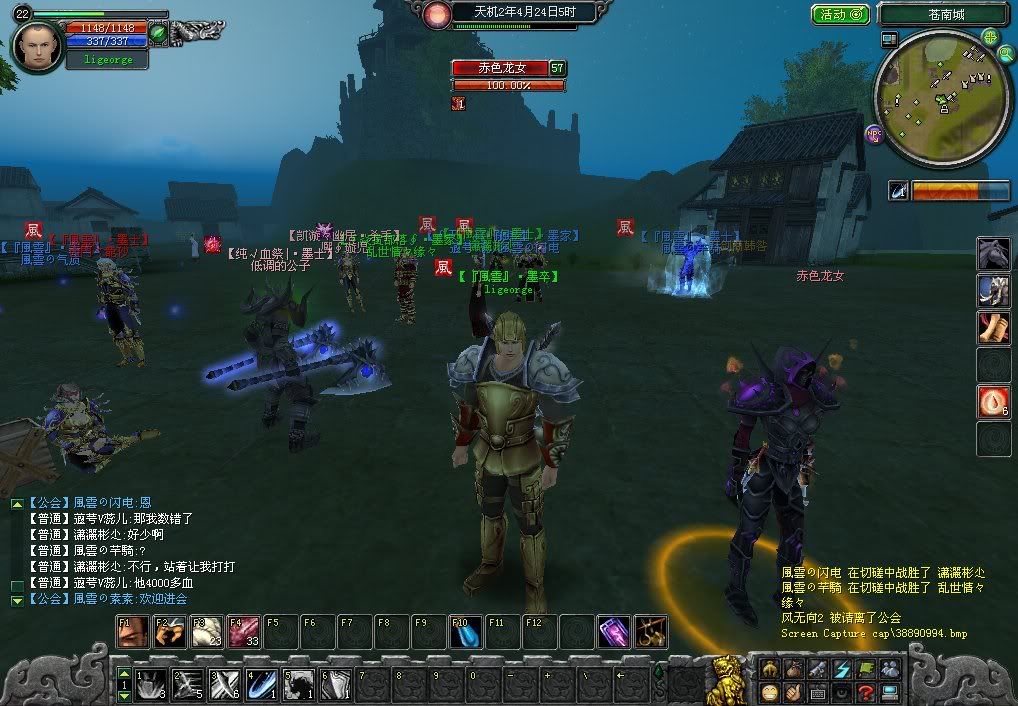Screen dimensions: 1018x706
Task: Use the scroll item on right sidebar
Action: coord(993,328)
